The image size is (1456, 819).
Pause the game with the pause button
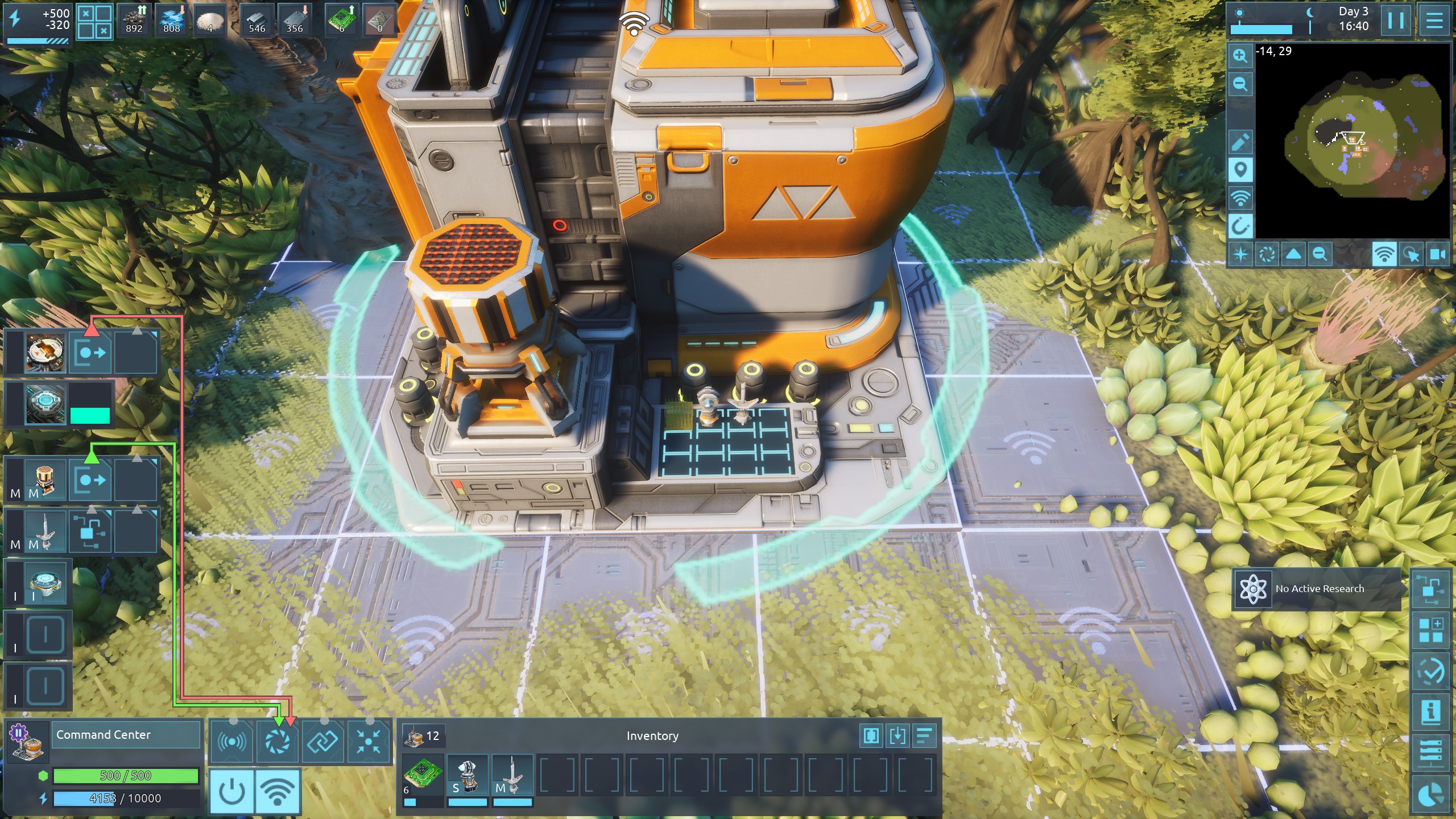tap(1395, 21)
